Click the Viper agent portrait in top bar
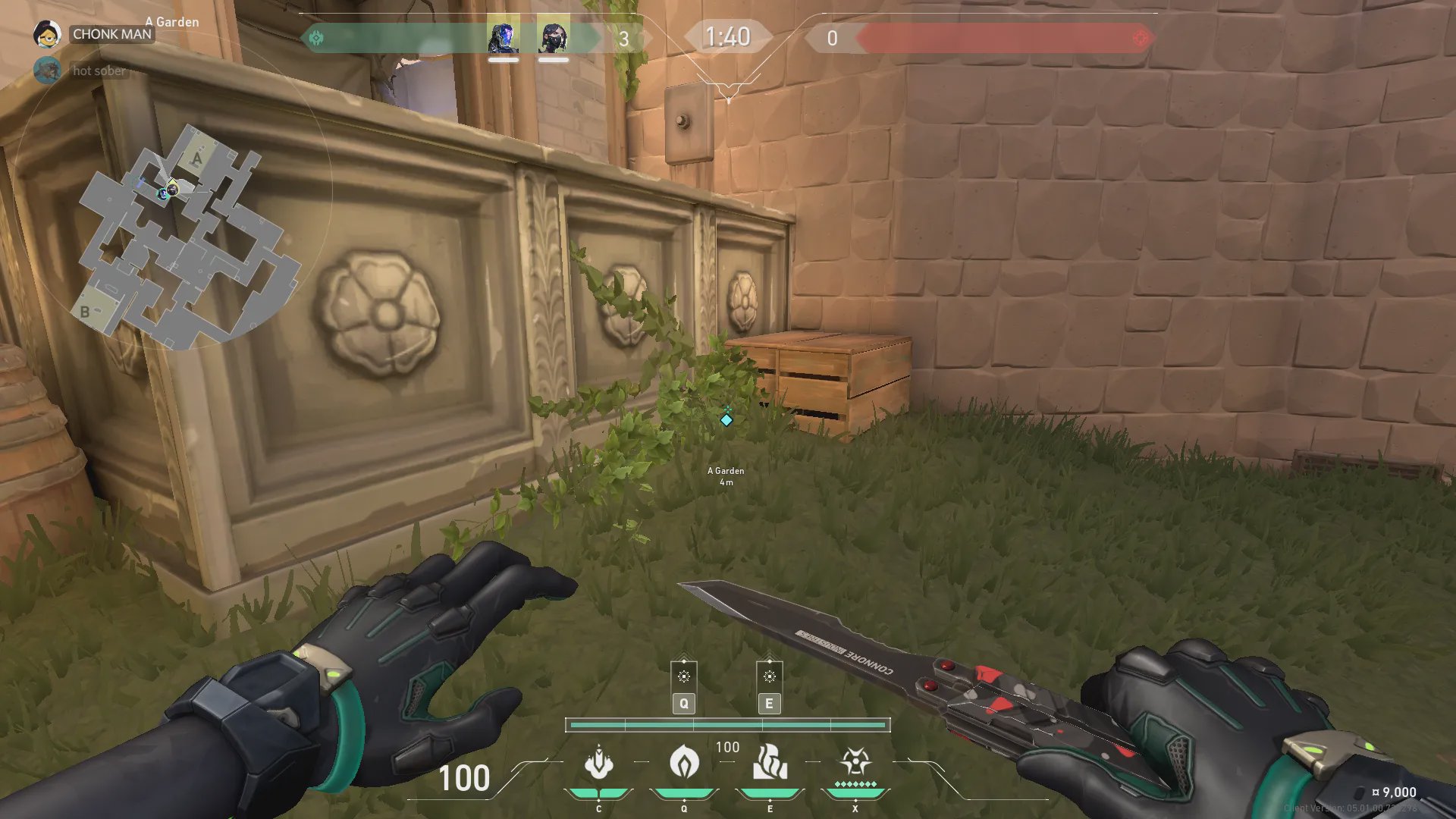Image resolution: width=1456 pixels, height=819 pixels. [554, 37]
